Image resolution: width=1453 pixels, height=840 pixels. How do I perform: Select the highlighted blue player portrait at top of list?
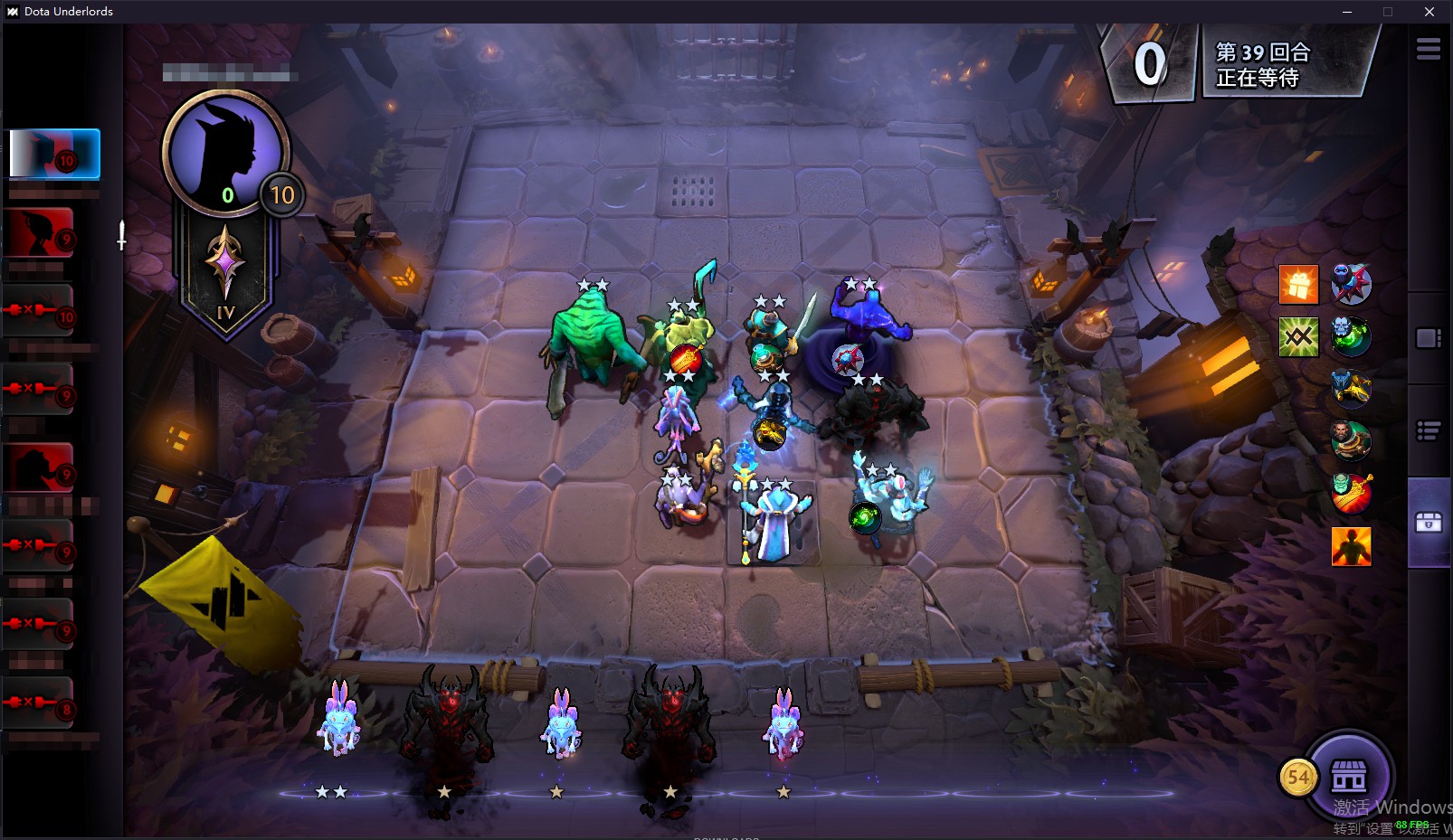(x=54, y=154)
